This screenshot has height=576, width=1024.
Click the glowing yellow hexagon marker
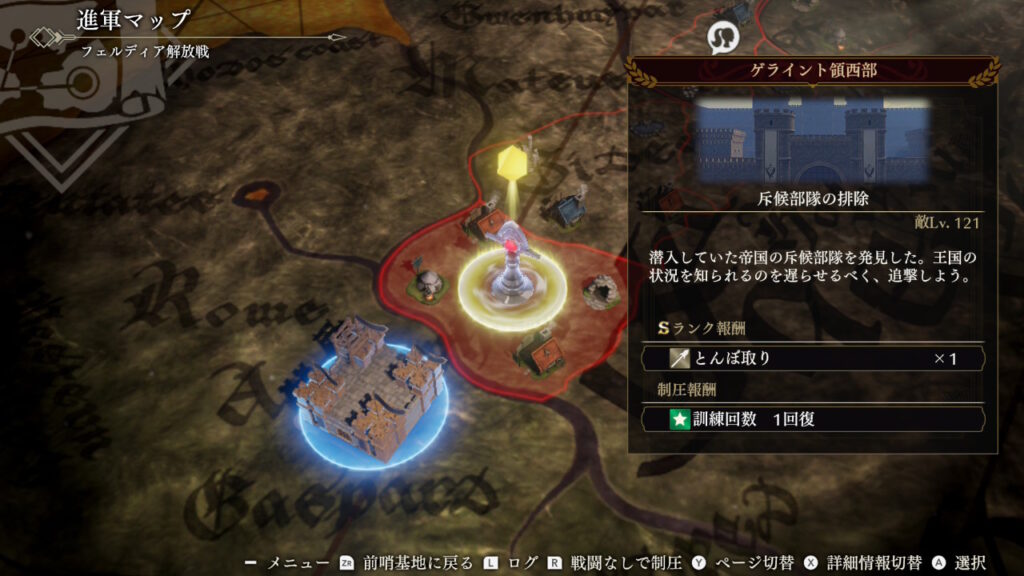511,162
